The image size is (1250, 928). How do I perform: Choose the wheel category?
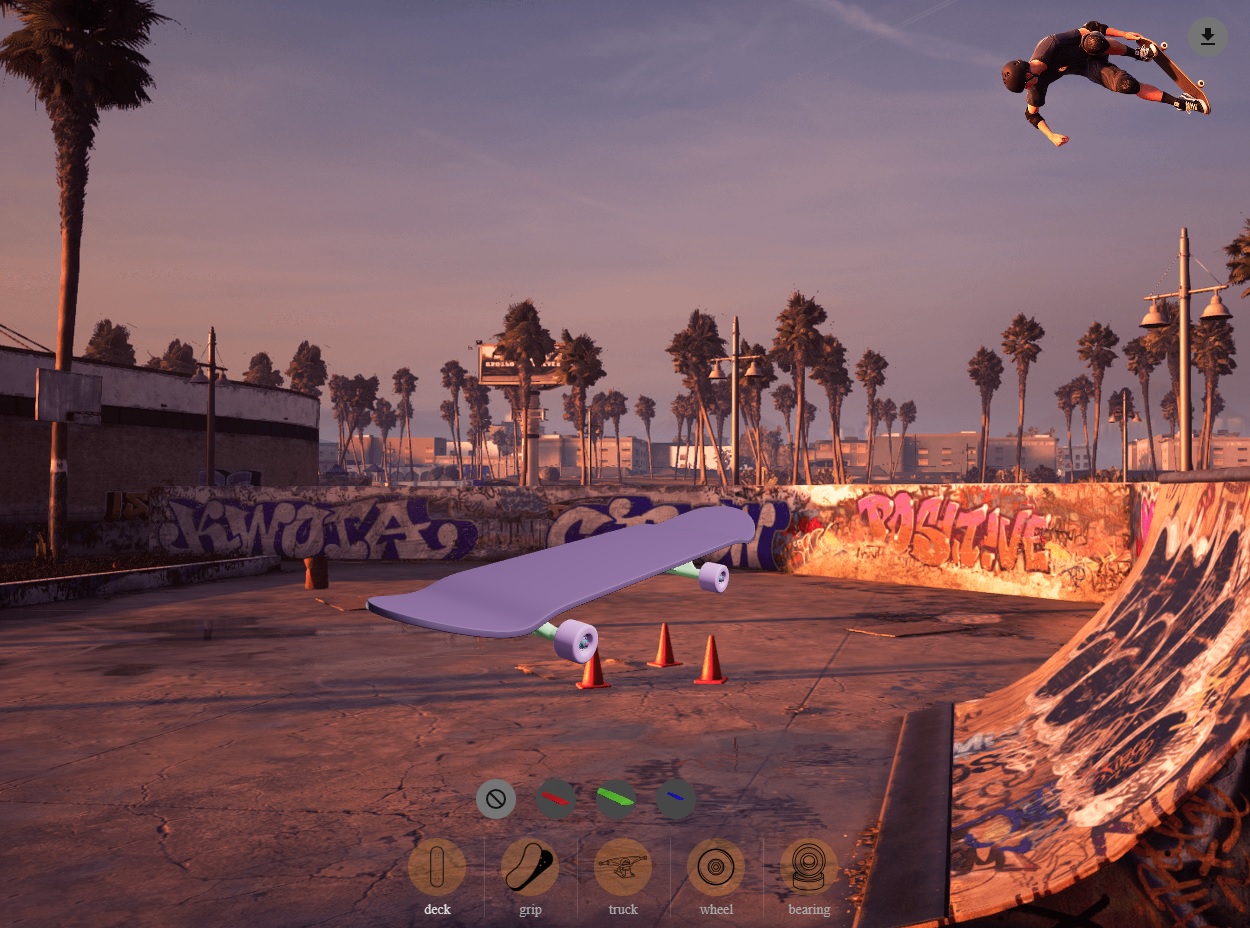pos(716,867)
